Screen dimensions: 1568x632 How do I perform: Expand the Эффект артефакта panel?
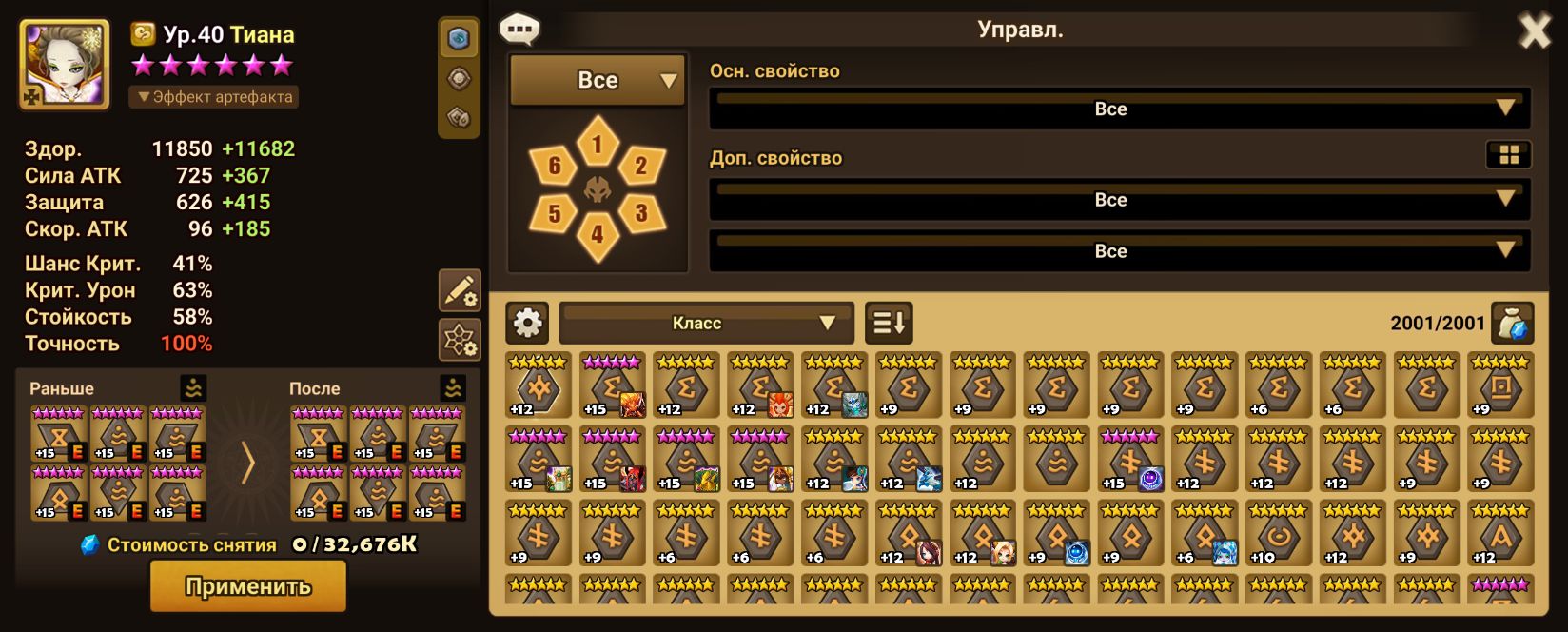pyautogui.click(x=214, y=97)
